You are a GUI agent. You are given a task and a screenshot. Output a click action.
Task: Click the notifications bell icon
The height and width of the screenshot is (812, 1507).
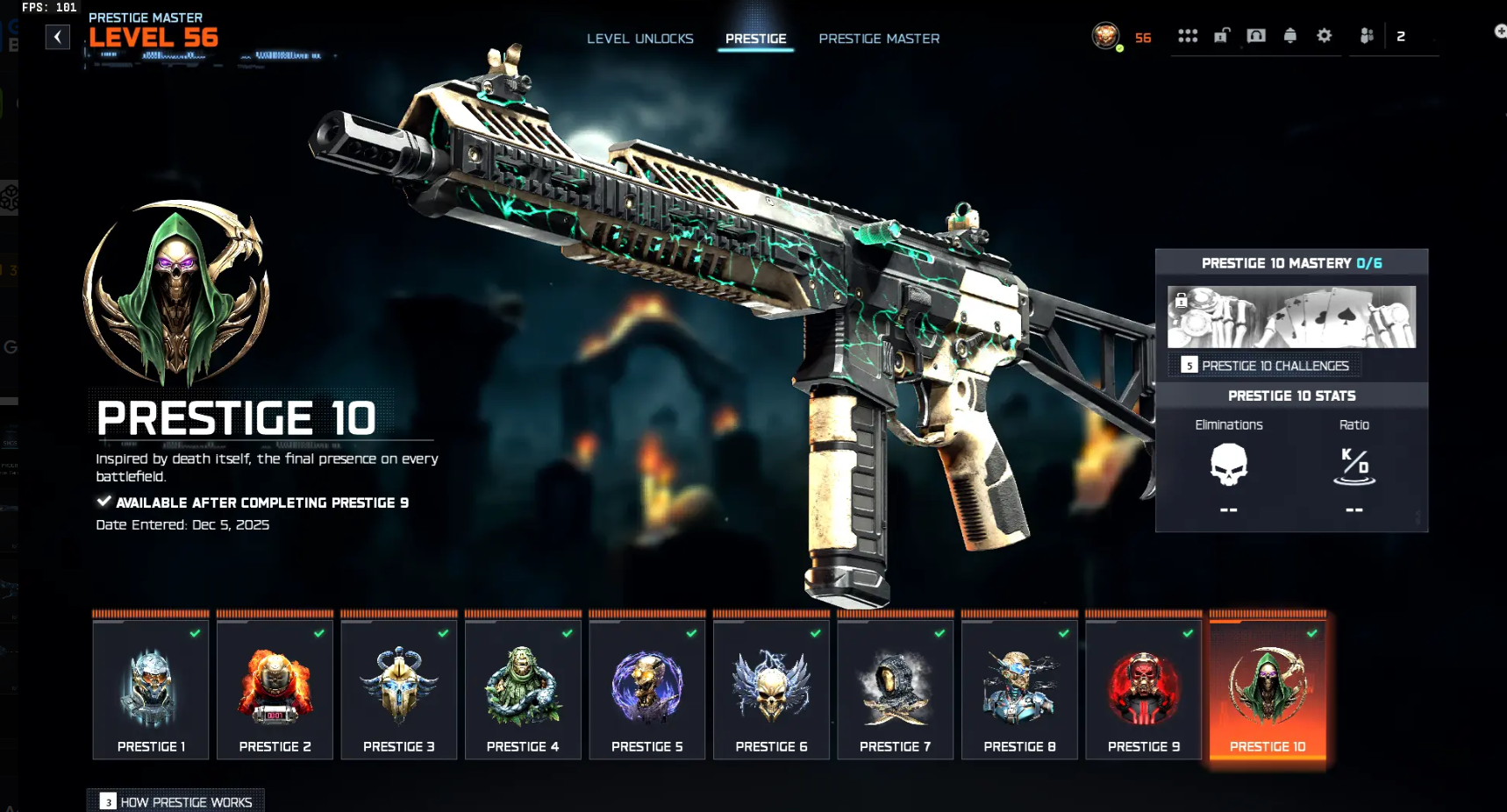1289,35
